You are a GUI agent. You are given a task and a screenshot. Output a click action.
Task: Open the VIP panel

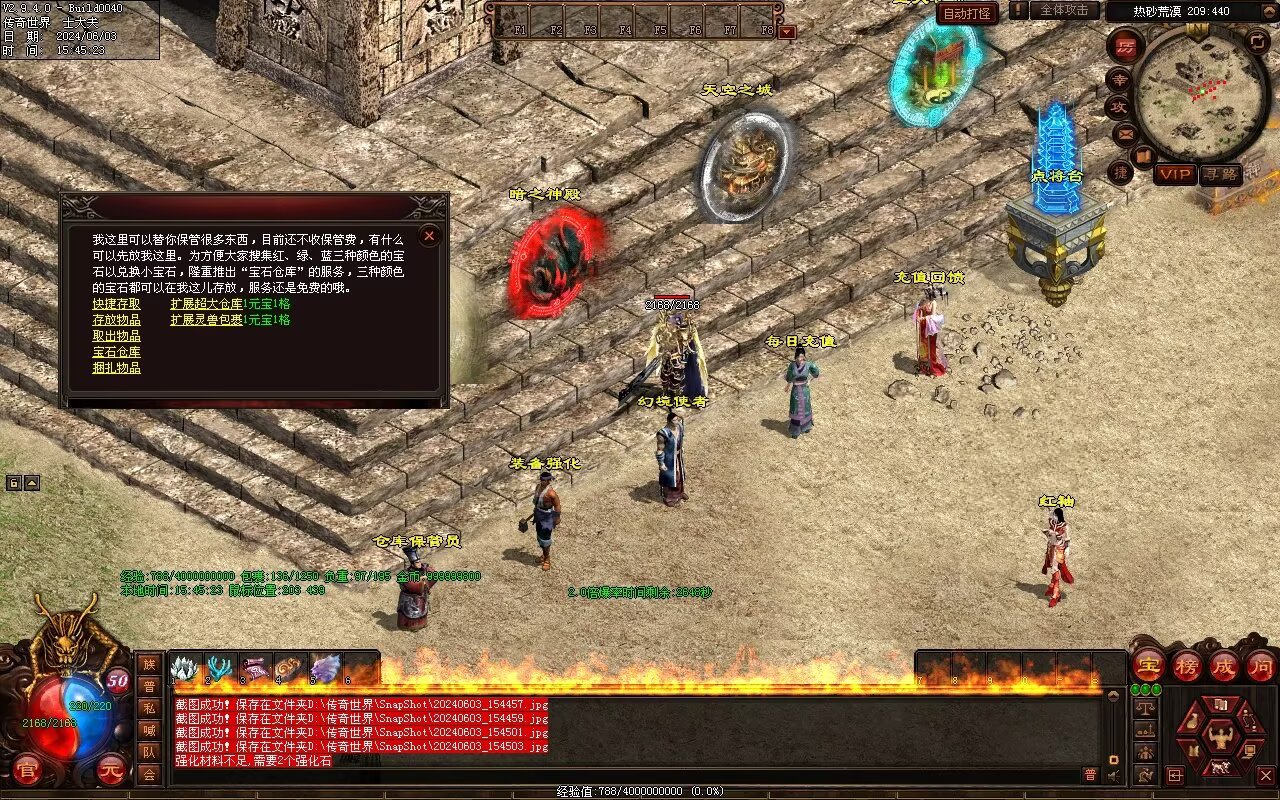(1175, 174)
